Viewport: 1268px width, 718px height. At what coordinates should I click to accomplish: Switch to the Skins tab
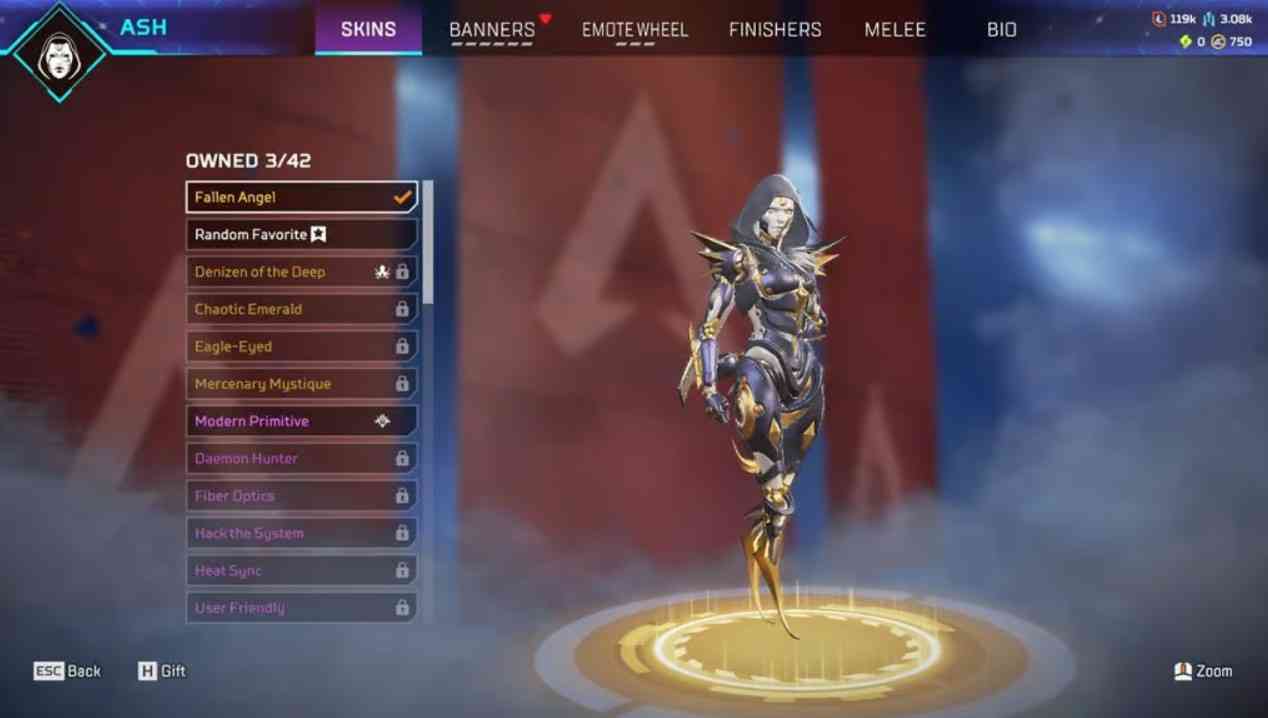pos(368,29)
